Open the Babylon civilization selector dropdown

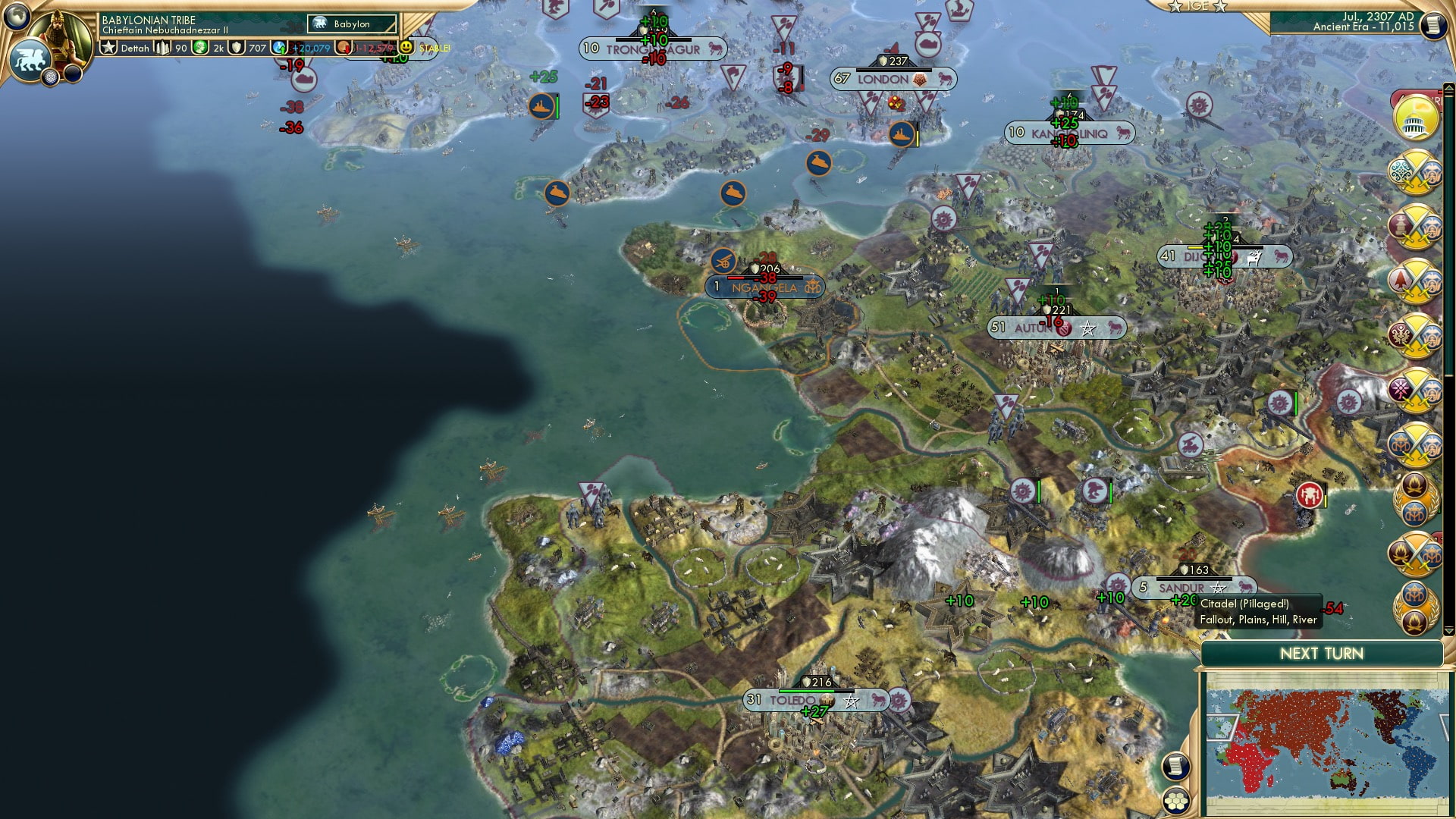351,24
